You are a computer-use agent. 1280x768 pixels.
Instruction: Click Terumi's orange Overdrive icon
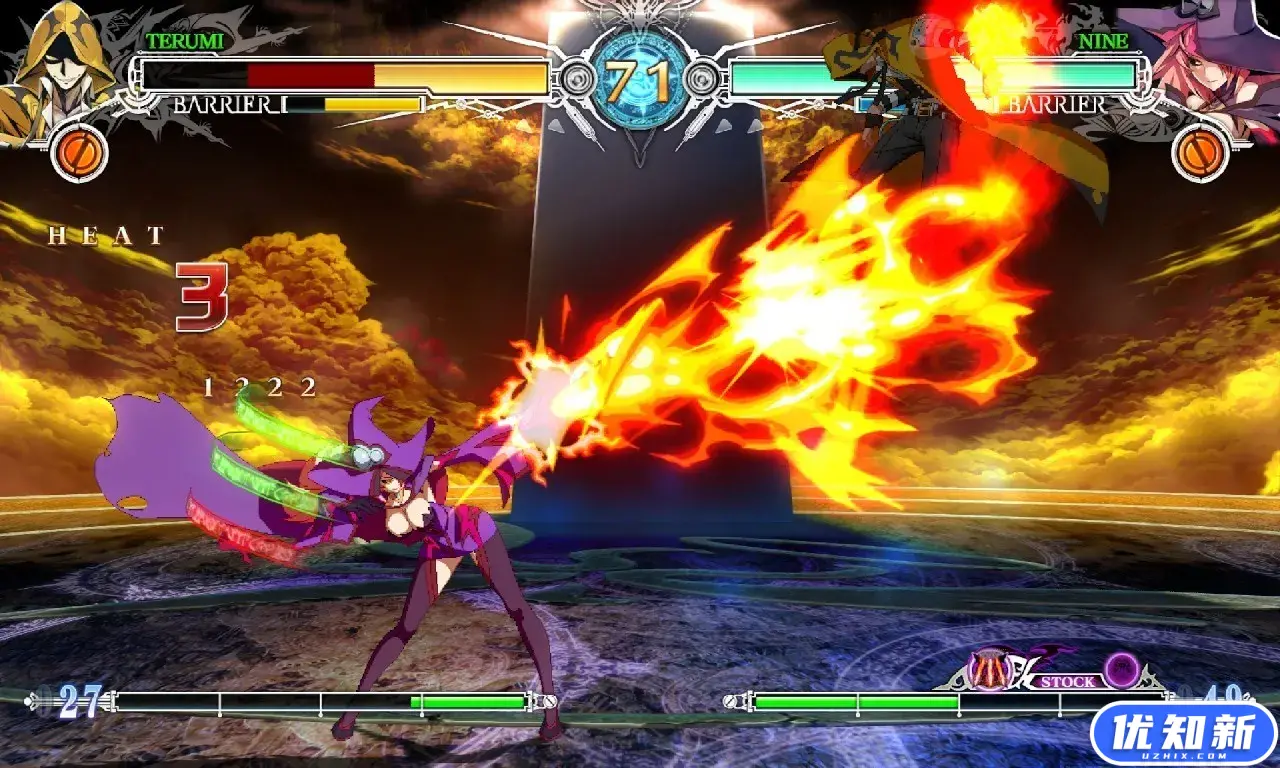(x=79, y=153)
